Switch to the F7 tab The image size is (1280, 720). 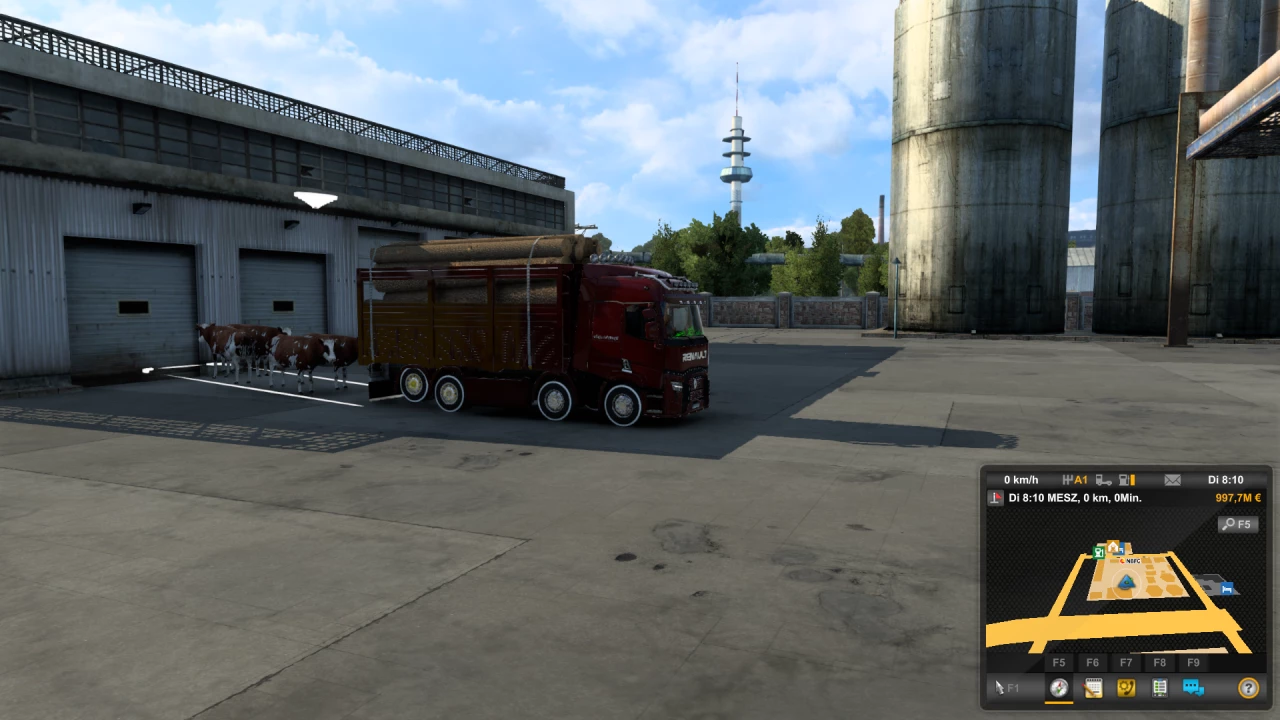[x=1126, y=663]
